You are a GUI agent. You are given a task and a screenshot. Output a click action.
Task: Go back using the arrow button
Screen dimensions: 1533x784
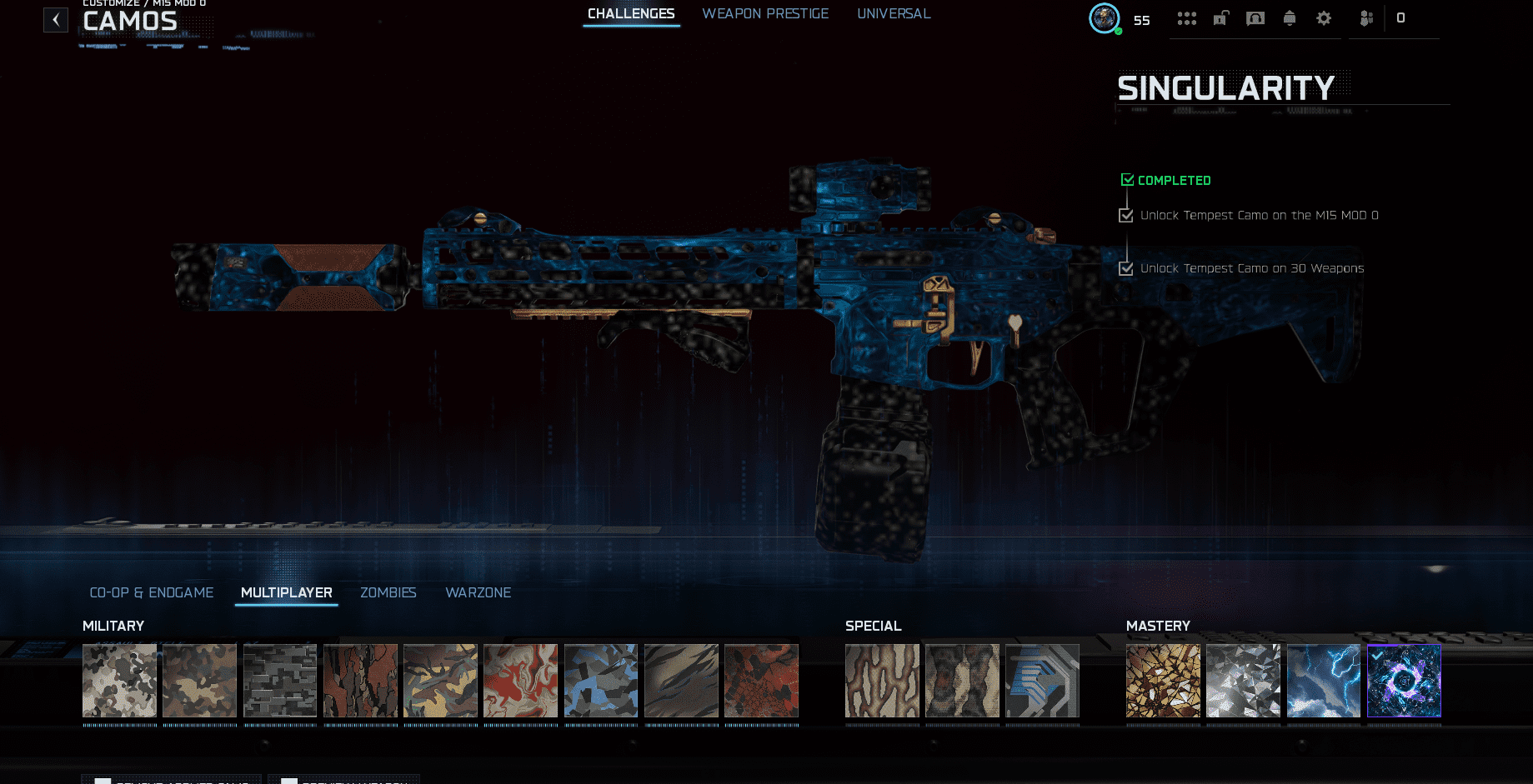click(x=56, y=20)
